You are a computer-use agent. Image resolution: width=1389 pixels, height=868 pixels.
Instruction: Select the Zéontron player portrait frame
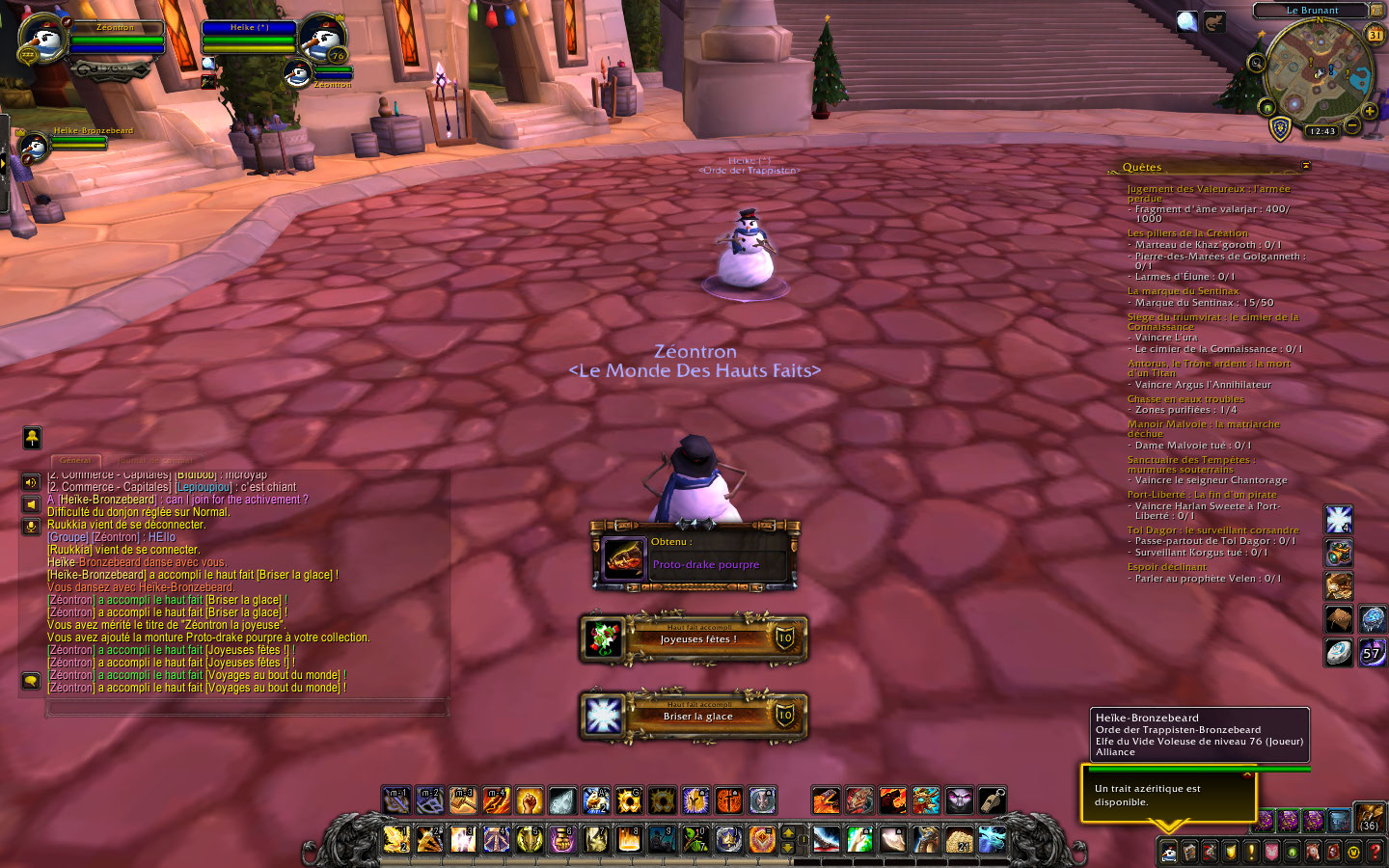point(43,40)
